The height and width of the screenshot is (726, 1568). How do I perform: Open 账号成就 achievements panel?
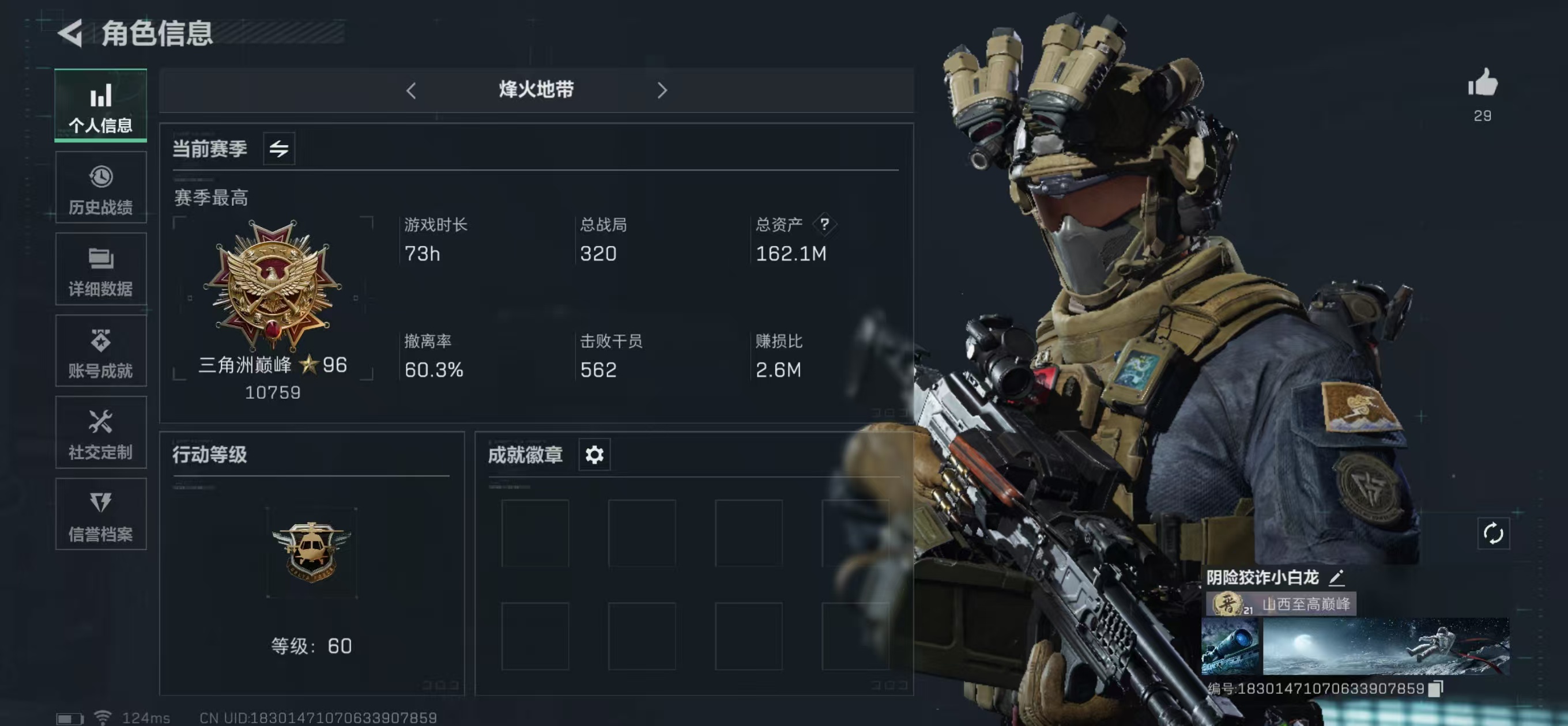(x=100, y=351)
